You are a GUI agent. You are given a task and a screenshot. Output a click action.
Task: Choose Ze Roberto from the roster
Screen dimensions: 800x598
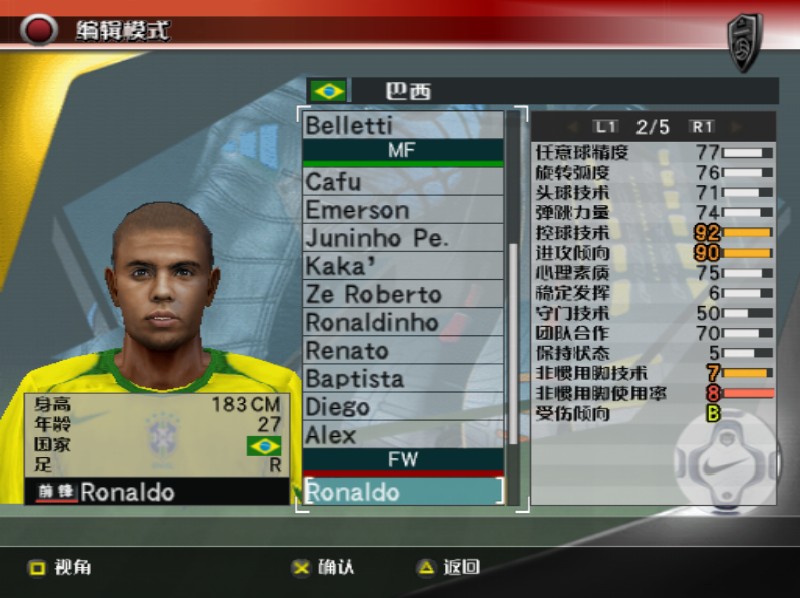[x=402, y=294]
